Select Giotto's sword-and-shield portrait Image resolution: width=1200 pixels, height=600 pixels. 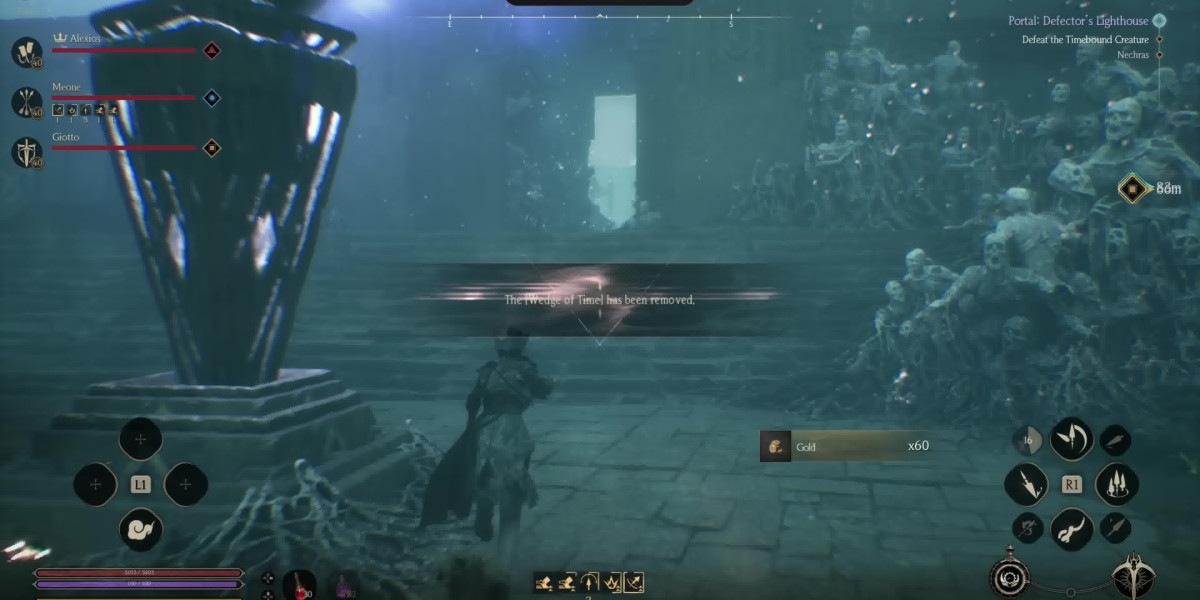(x=26, y=152)
